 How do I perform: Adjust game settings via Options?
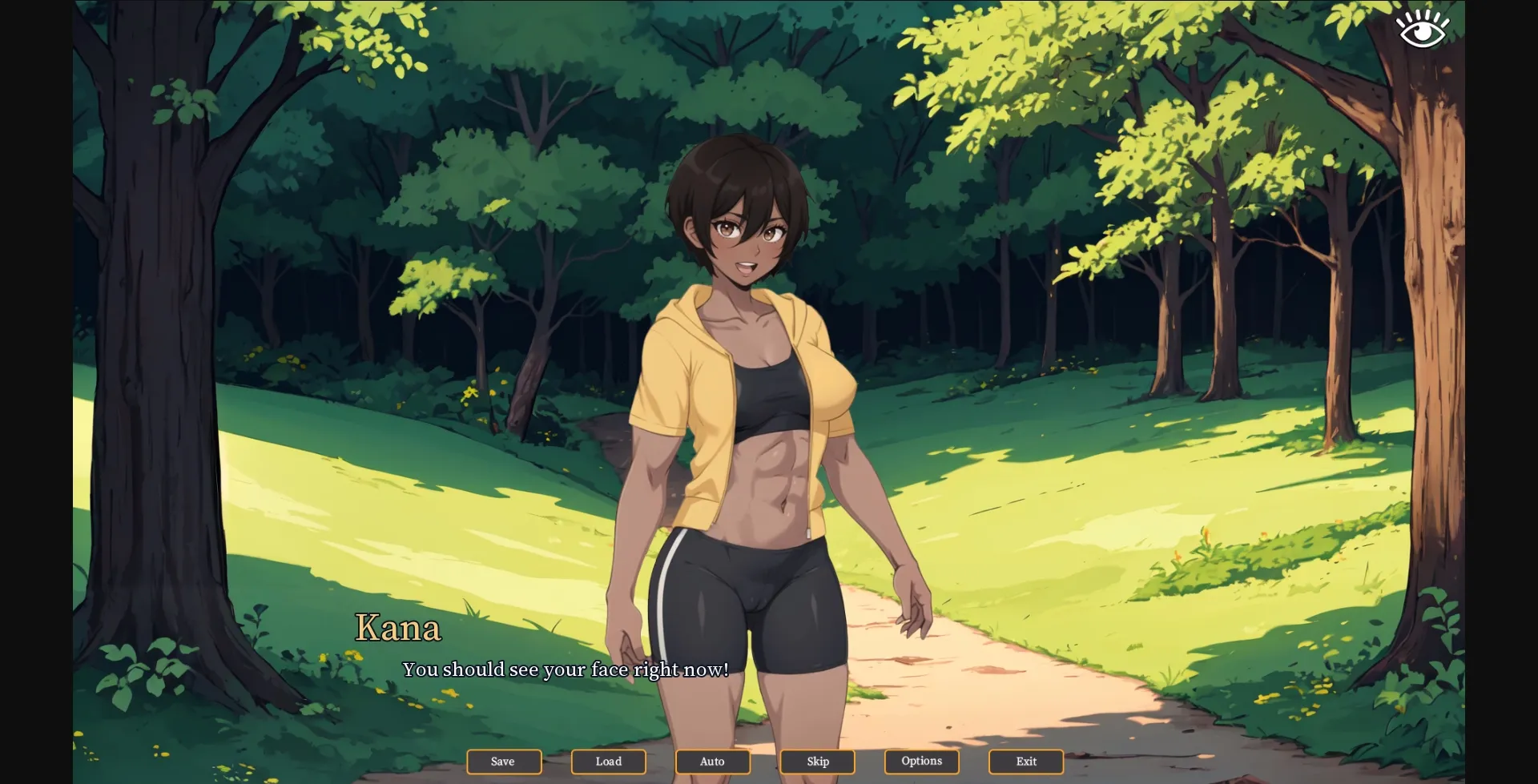coord(921,762)
